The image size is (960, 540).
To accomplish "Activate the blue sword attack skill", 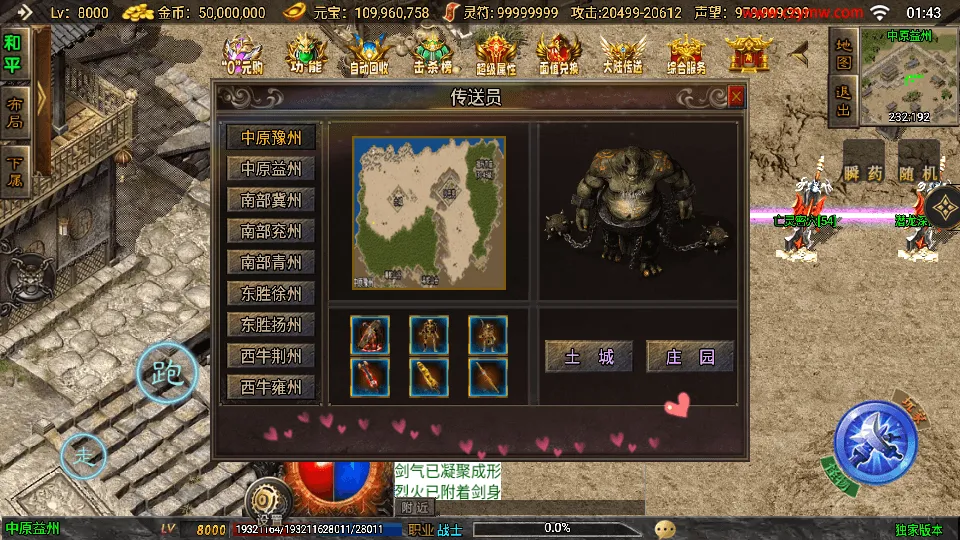I will (876, 441).
